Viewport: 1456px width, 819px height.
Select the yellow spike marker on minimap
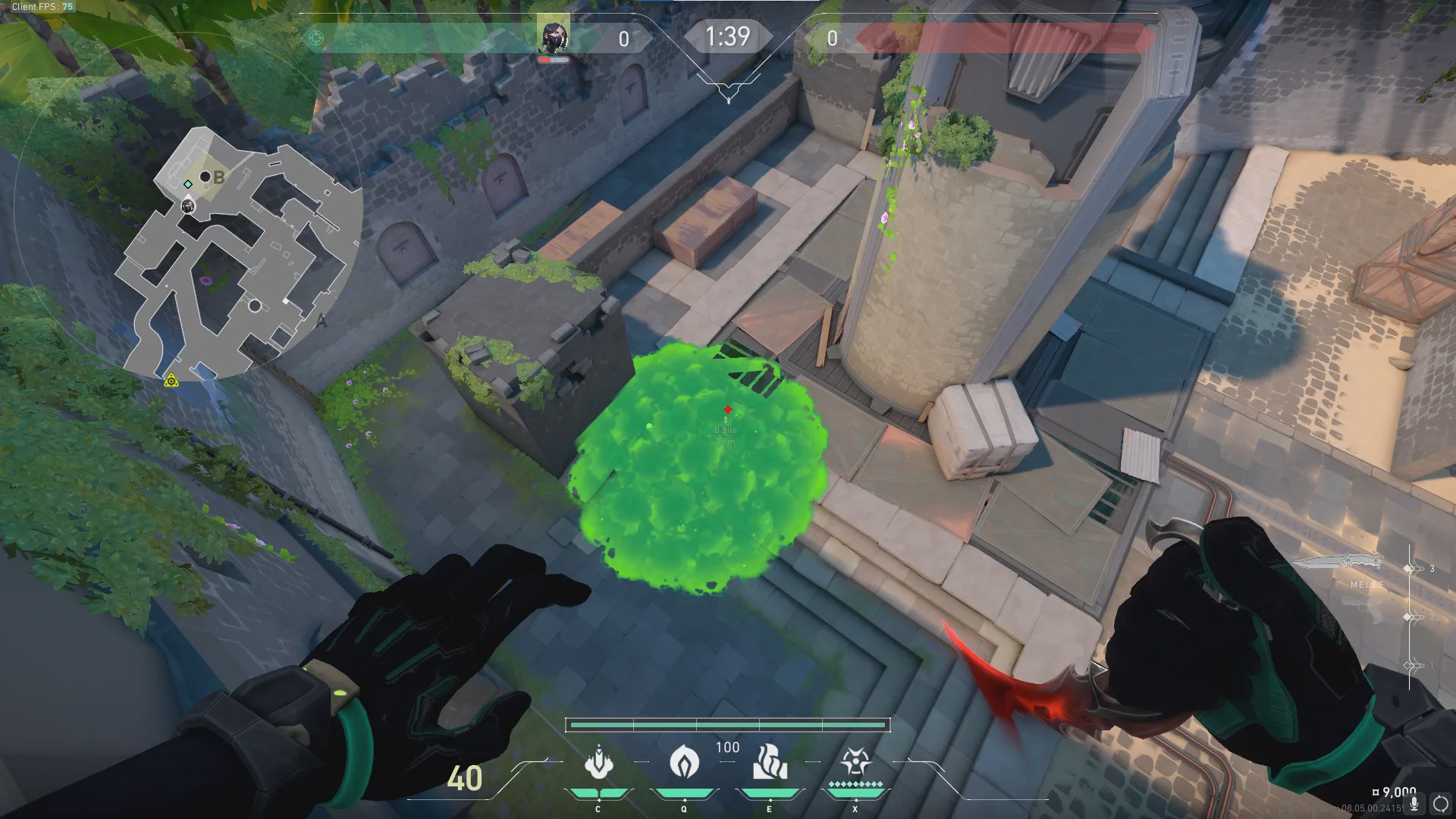click(x=171, y=381)
